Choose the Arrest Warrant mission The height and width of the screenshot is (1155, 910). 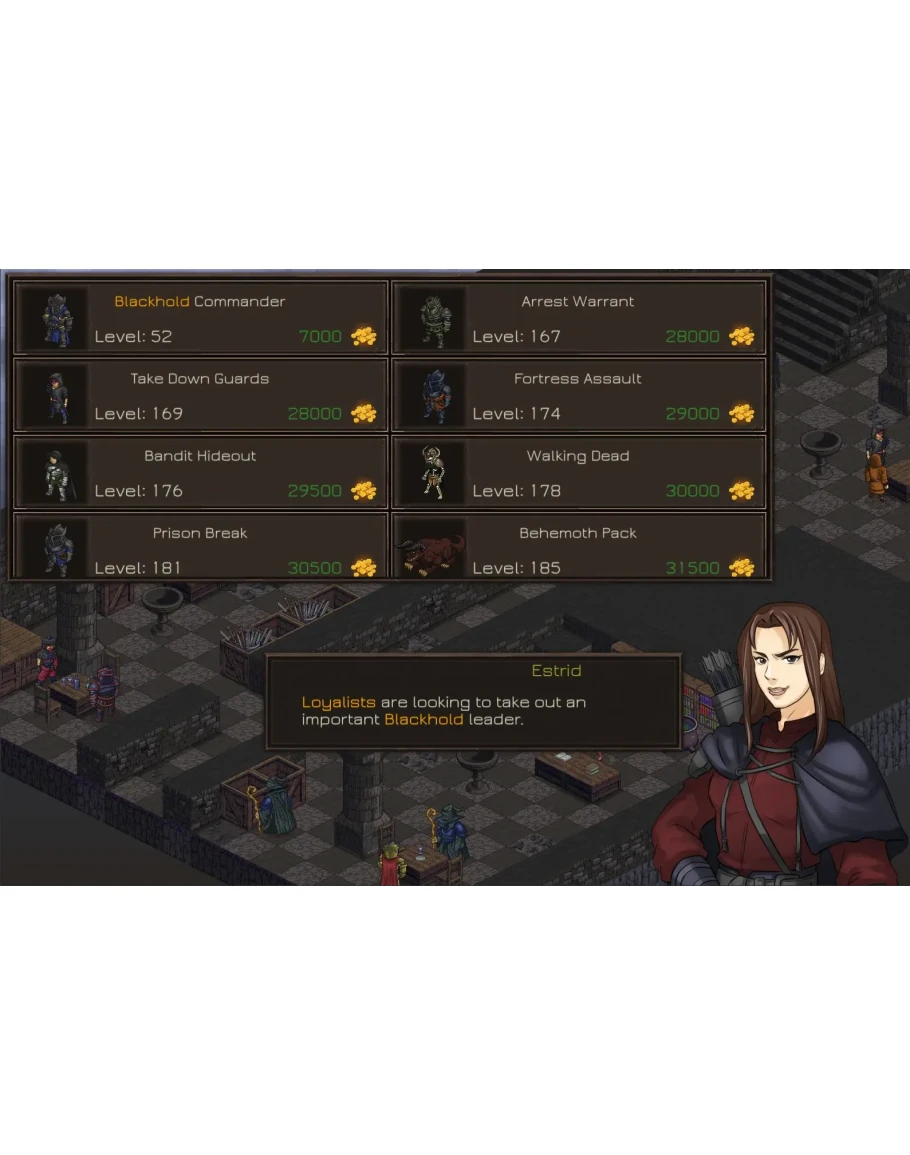click(578, 318)
